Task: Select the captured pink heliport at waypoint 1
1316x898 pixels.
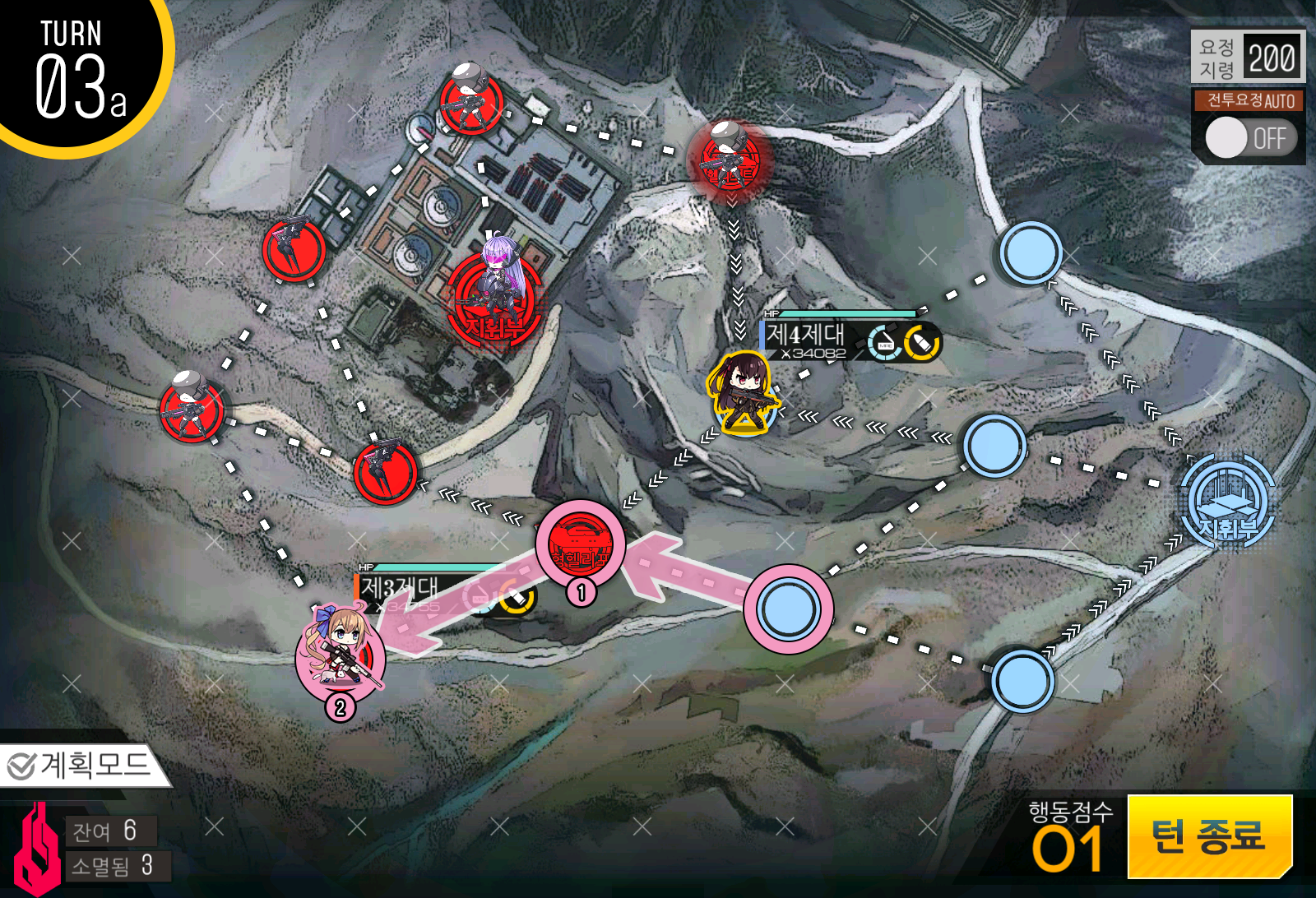Action: point(581,547)
